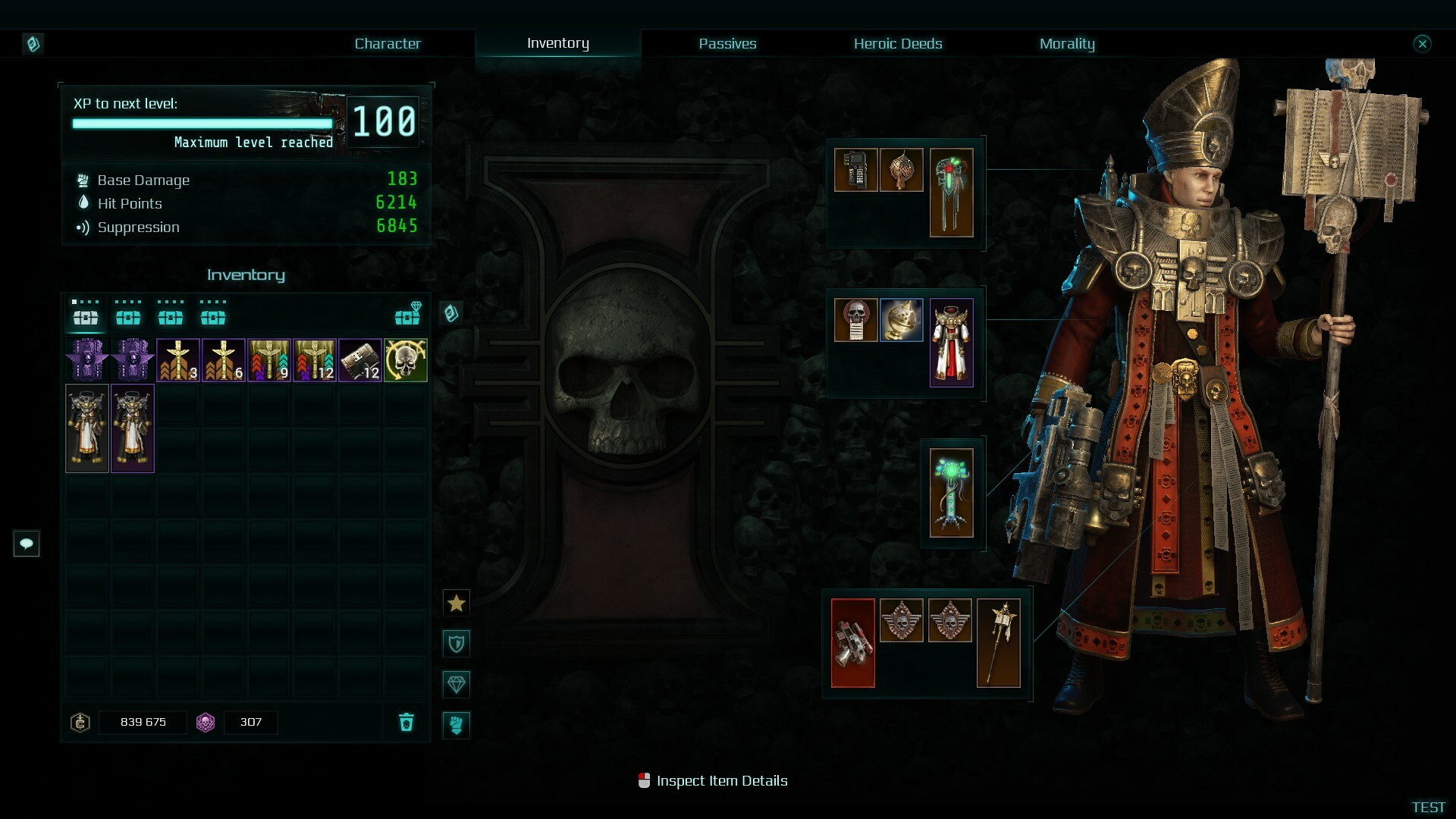Click the compare icon beside the inventory grid
1456x819 pixels.
tap(453, 313)
